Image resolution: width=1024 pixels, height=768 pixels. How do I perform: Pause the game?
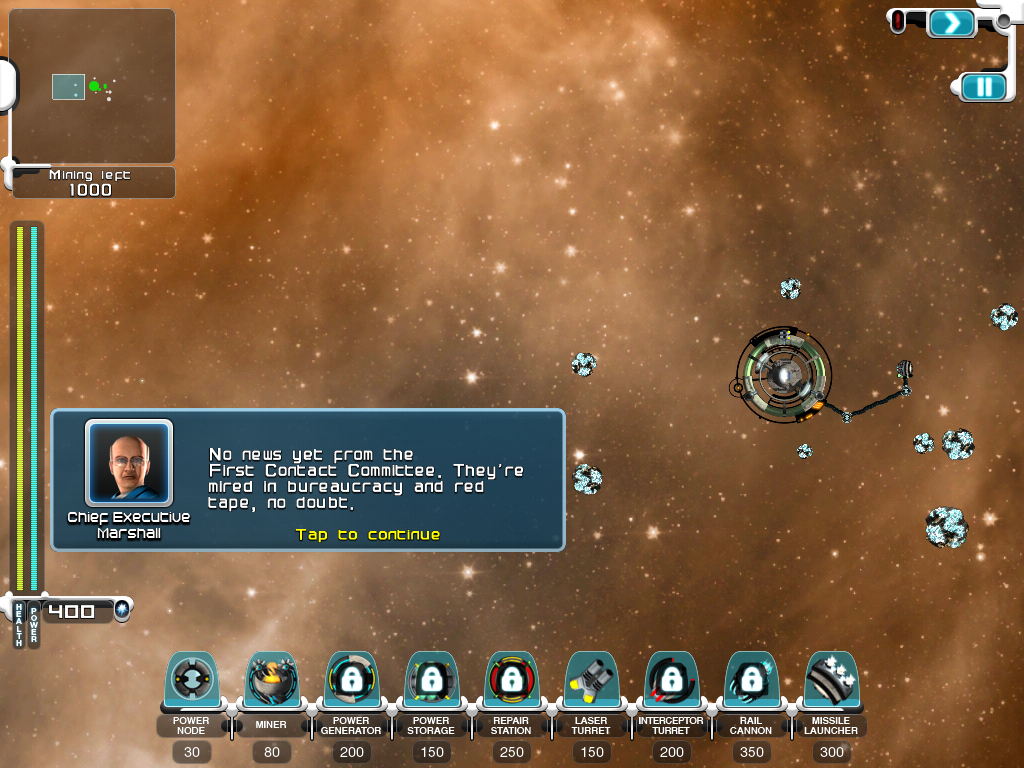[x=984, y=87]
